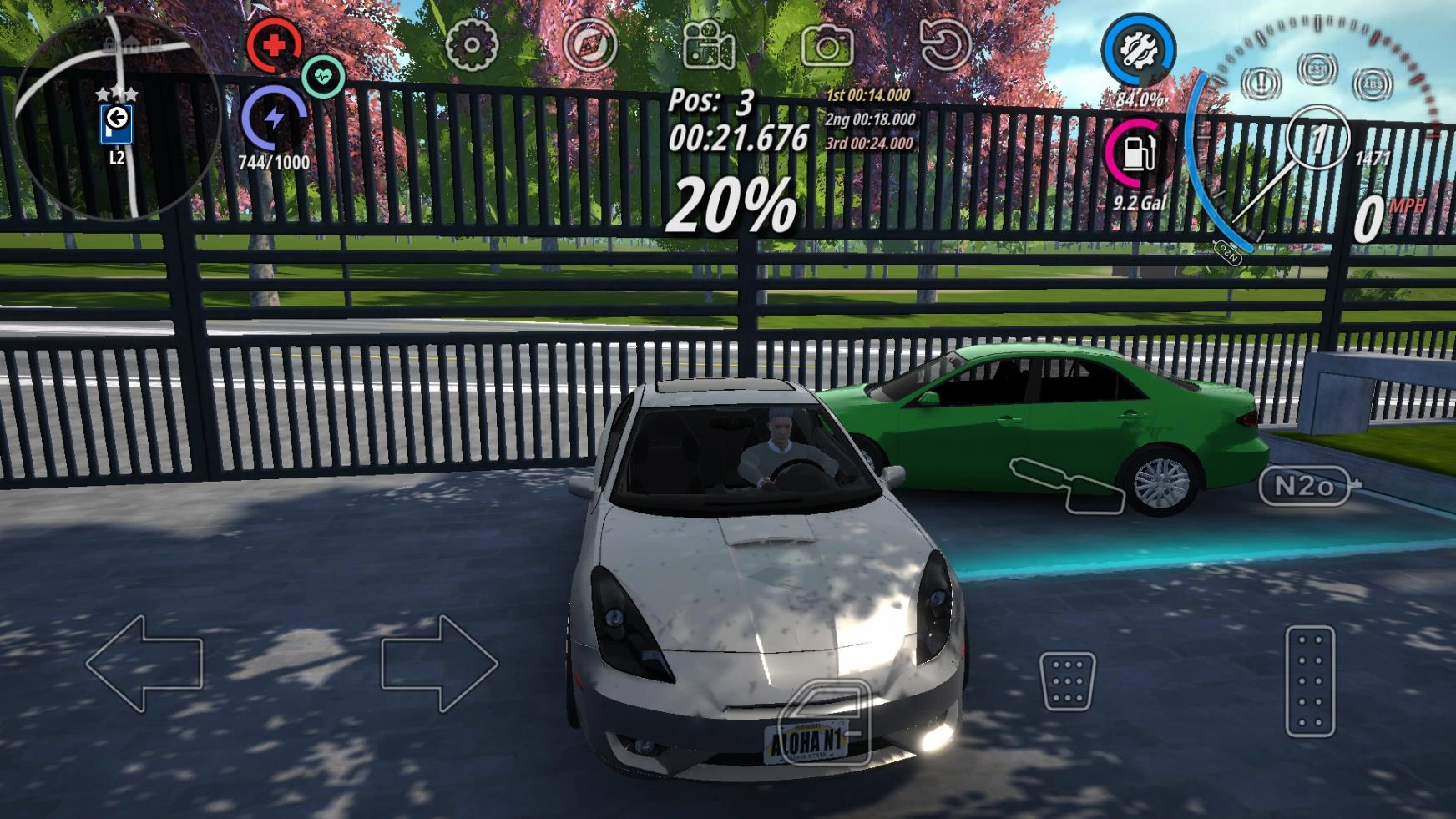The height and width of the screenshot is (819, 1456).
Task: Steer left with the left arrow
Action: click(144, 664)
